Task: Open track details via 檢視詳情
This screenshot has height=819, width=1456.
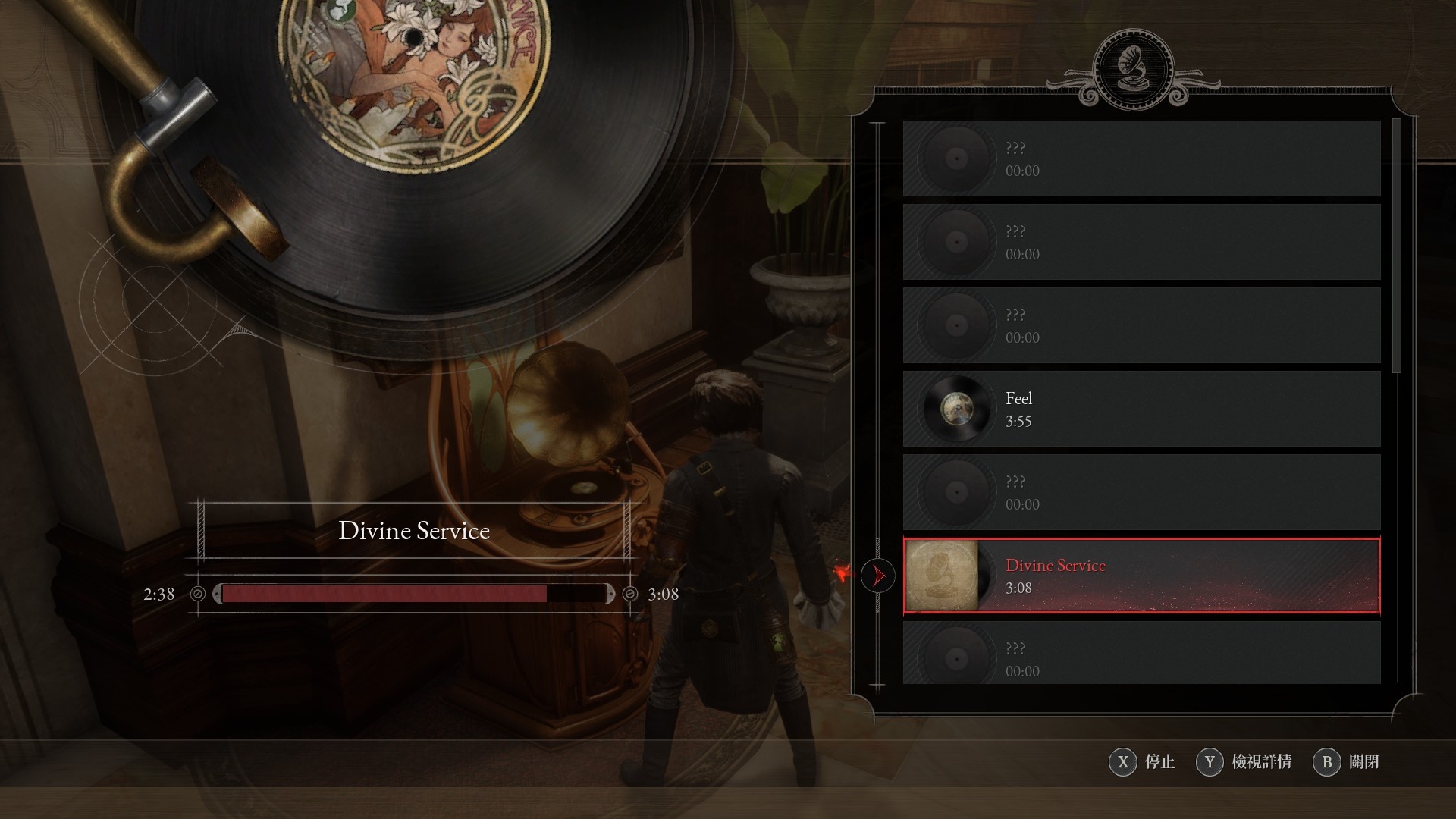Action: pos(1244,761)
